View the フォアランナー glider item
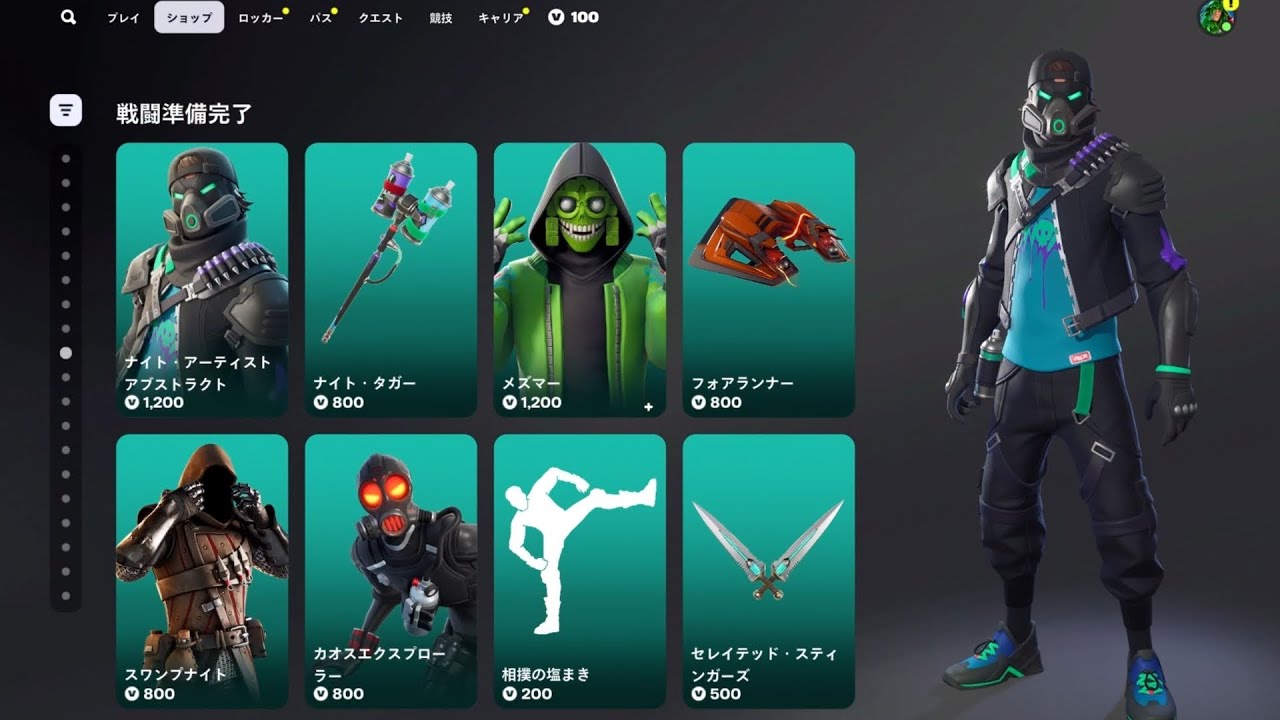The width and height of the screenshot is (1280, 720). pos(769,280)
